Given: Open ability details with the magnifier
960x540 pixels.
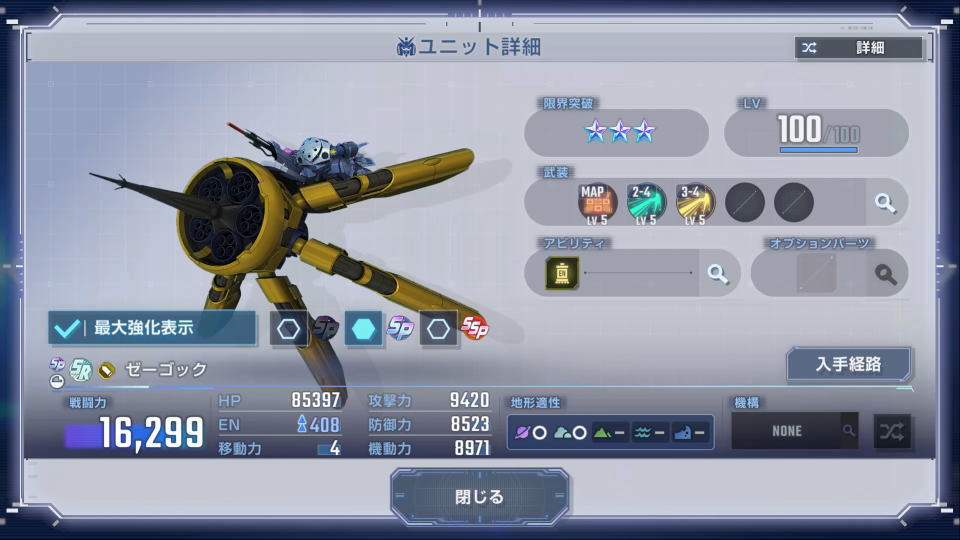Looking at the screenshot, I should coord(717,273).
